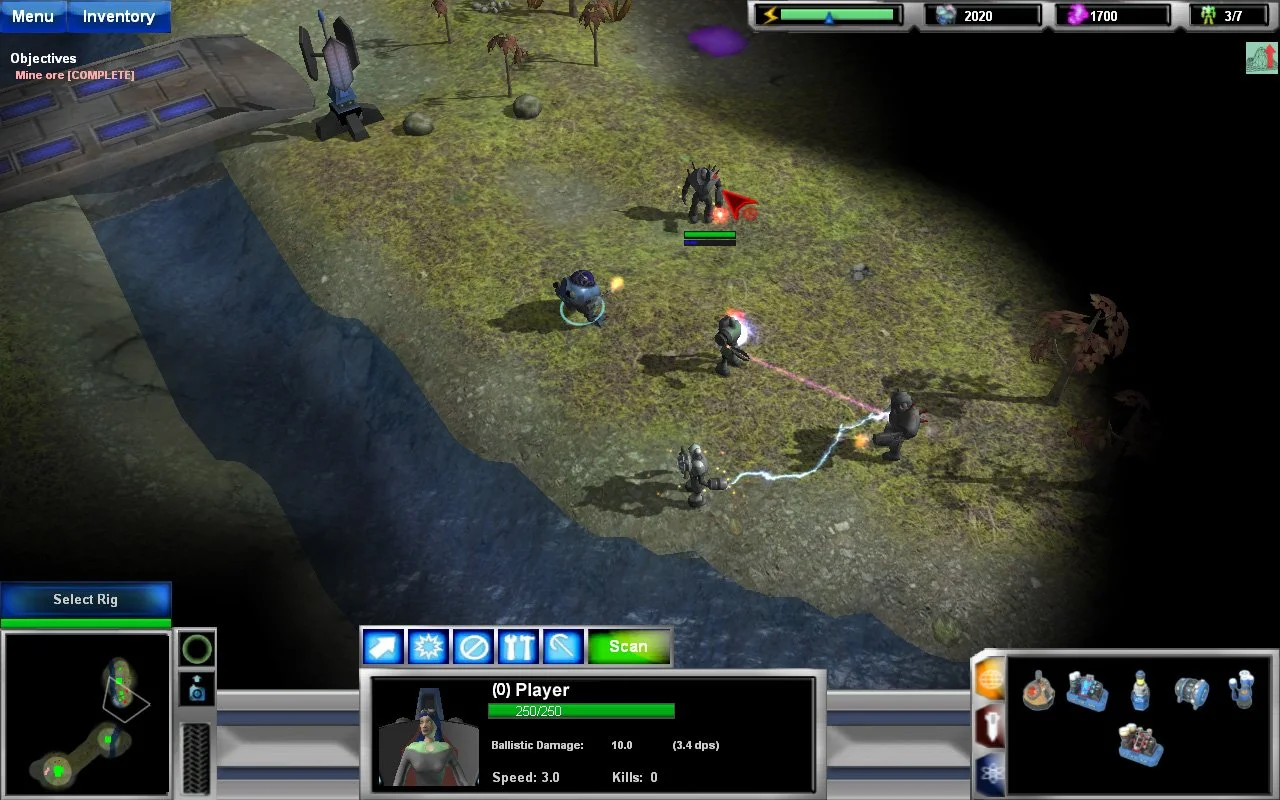The width and height of the screenshot is (1280, 800).
Task: Activate the arrow move command
Action: [383, 647]
